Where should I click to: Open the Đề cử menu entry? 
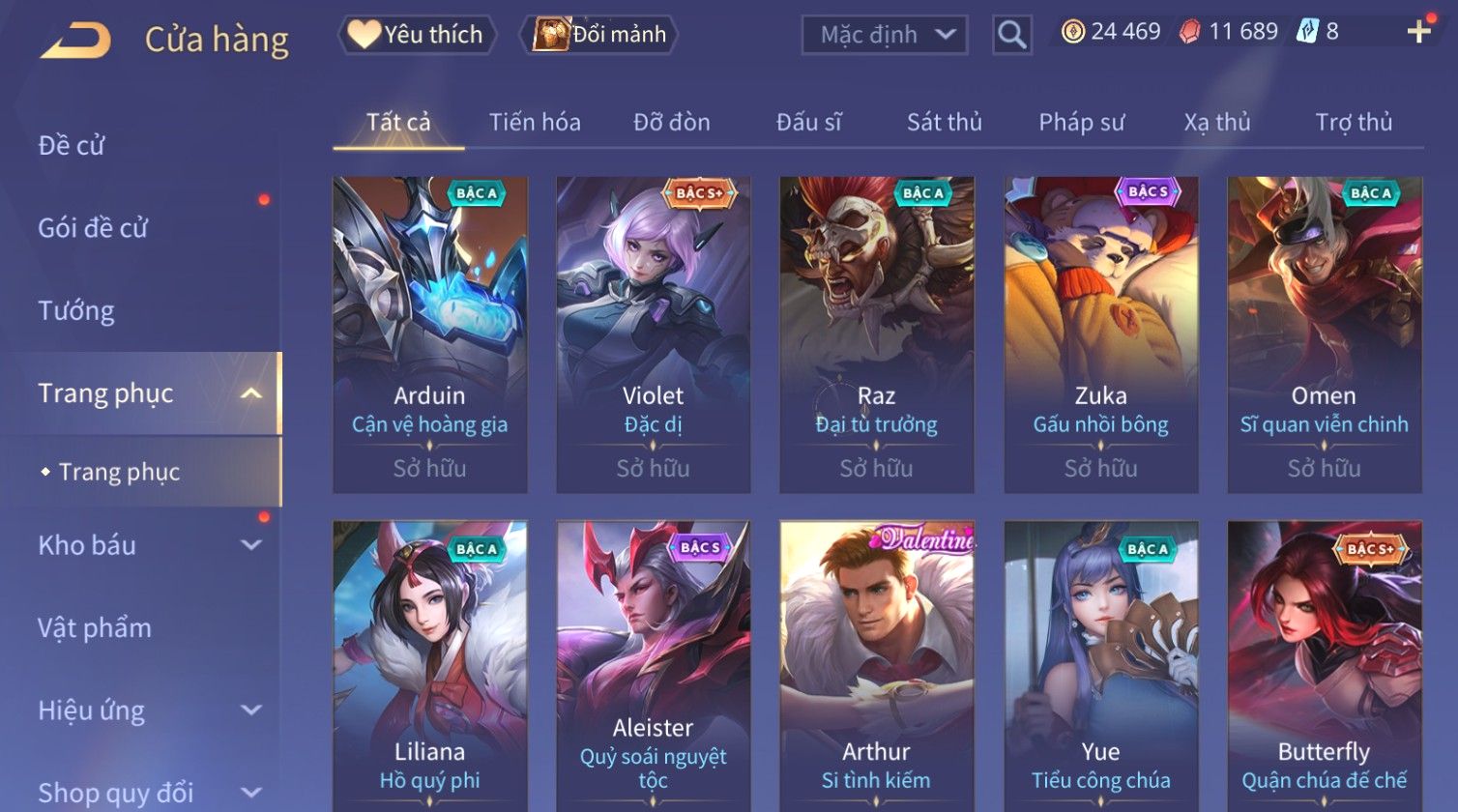click(x=72, y=146)
